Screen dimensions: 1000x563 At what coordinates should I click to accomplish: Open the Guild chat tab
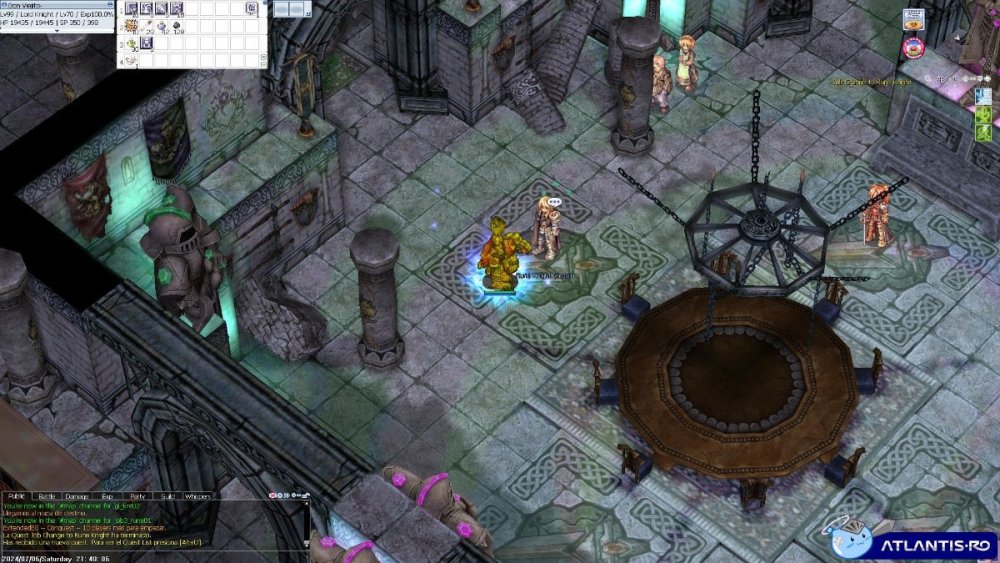(167, 496)
